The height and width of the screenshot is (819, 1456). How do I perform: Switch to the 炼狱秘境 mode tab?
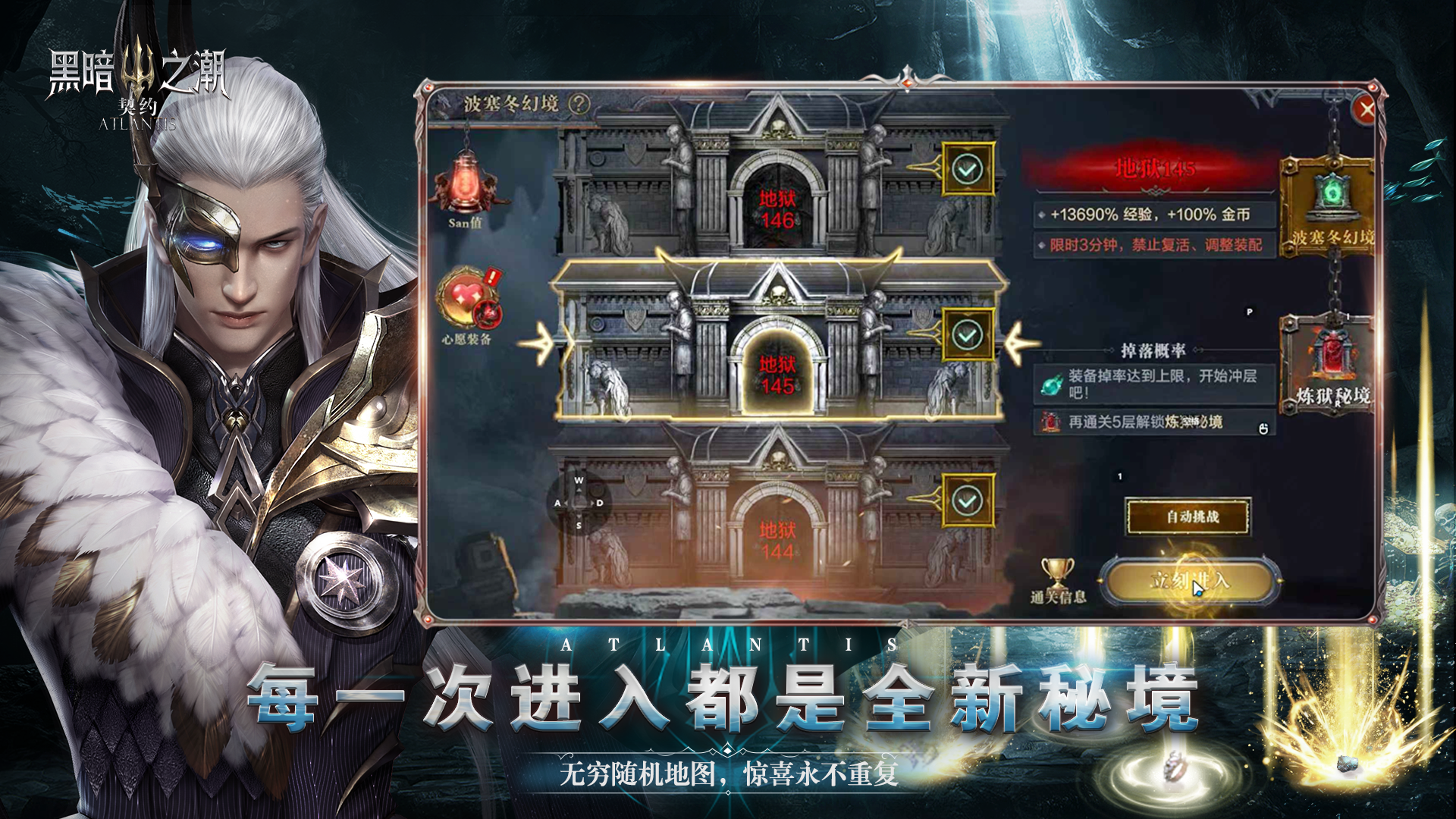point(1329,364)
